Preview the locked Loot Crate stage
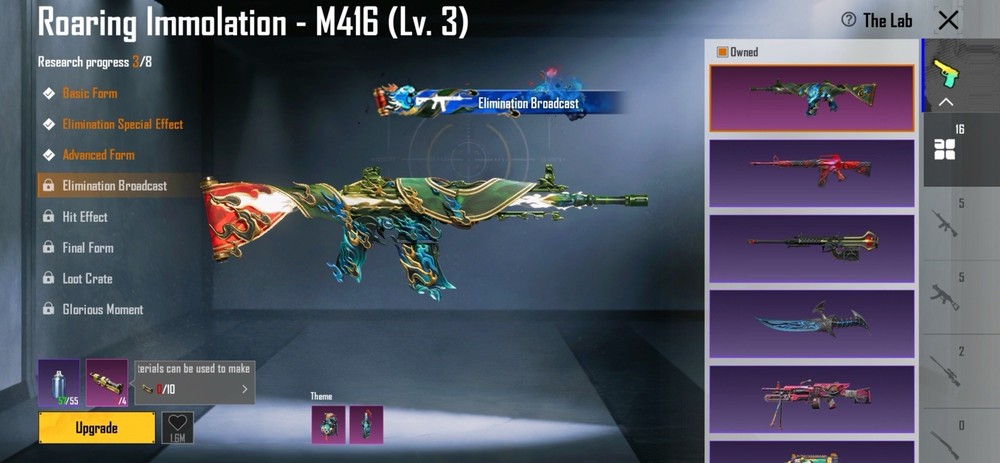This screenshot has height=463, width=1000. coord(87,279)
